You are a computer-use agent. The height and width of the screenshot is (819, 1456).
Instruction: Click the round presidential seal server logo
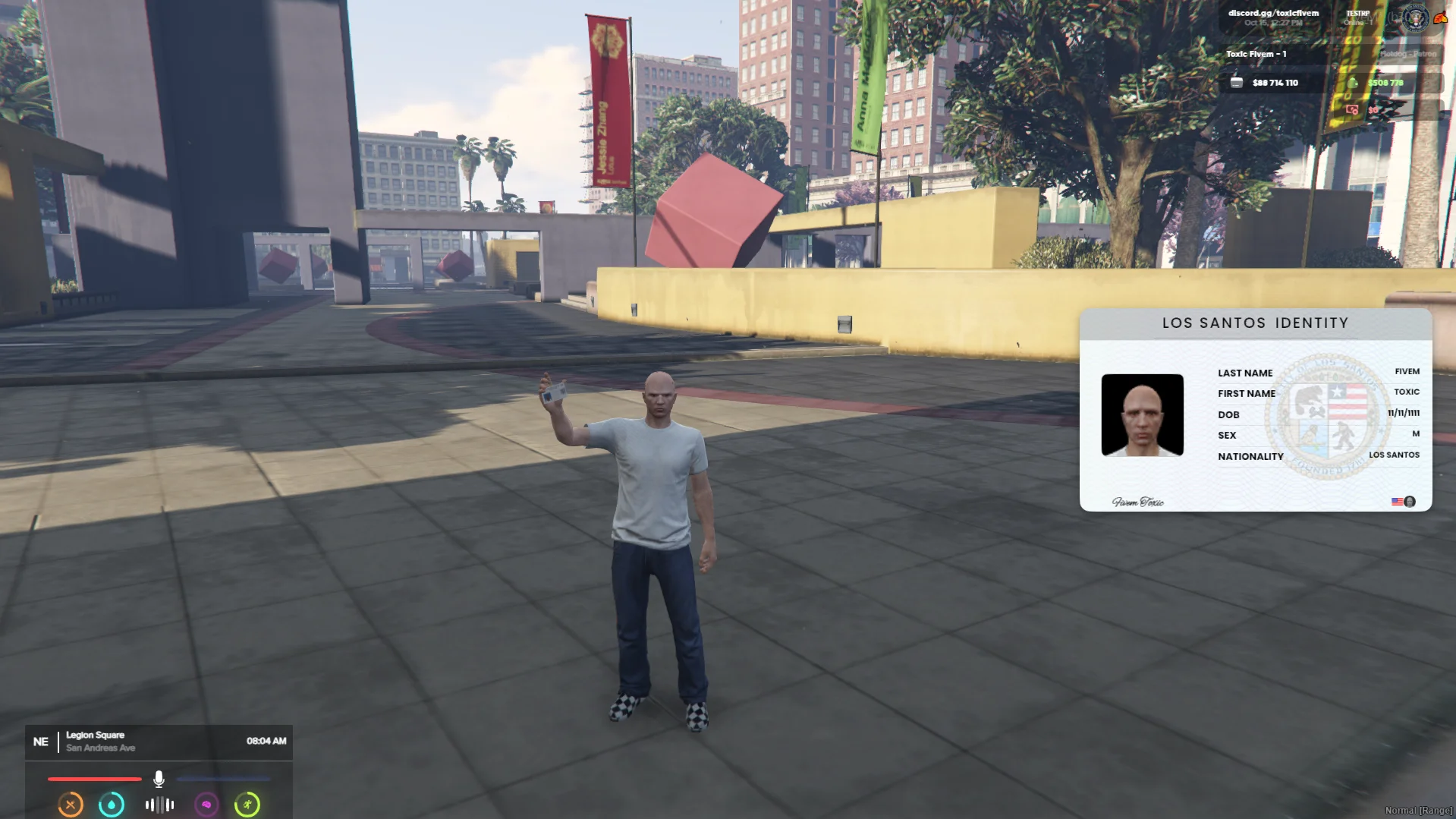tap(1414, 17)
